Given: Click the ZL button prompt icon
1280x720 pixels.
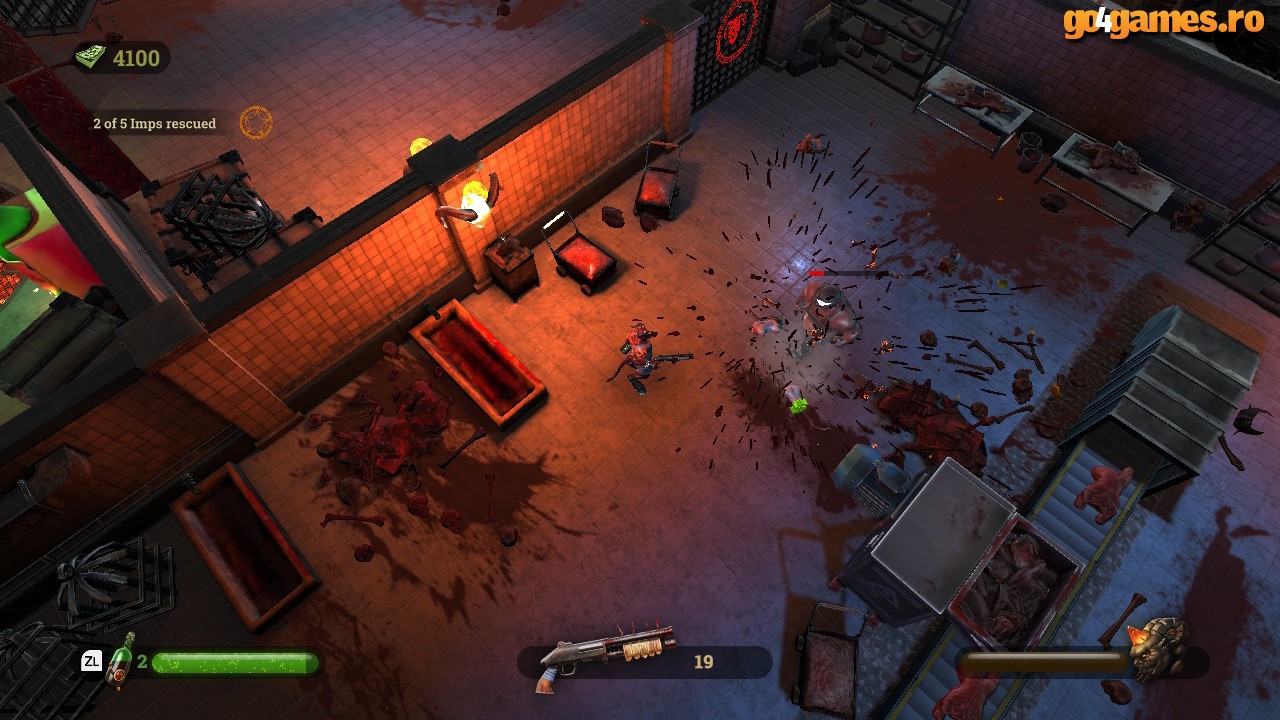Looking at the screenshot, I should click(x=91, y=659).
